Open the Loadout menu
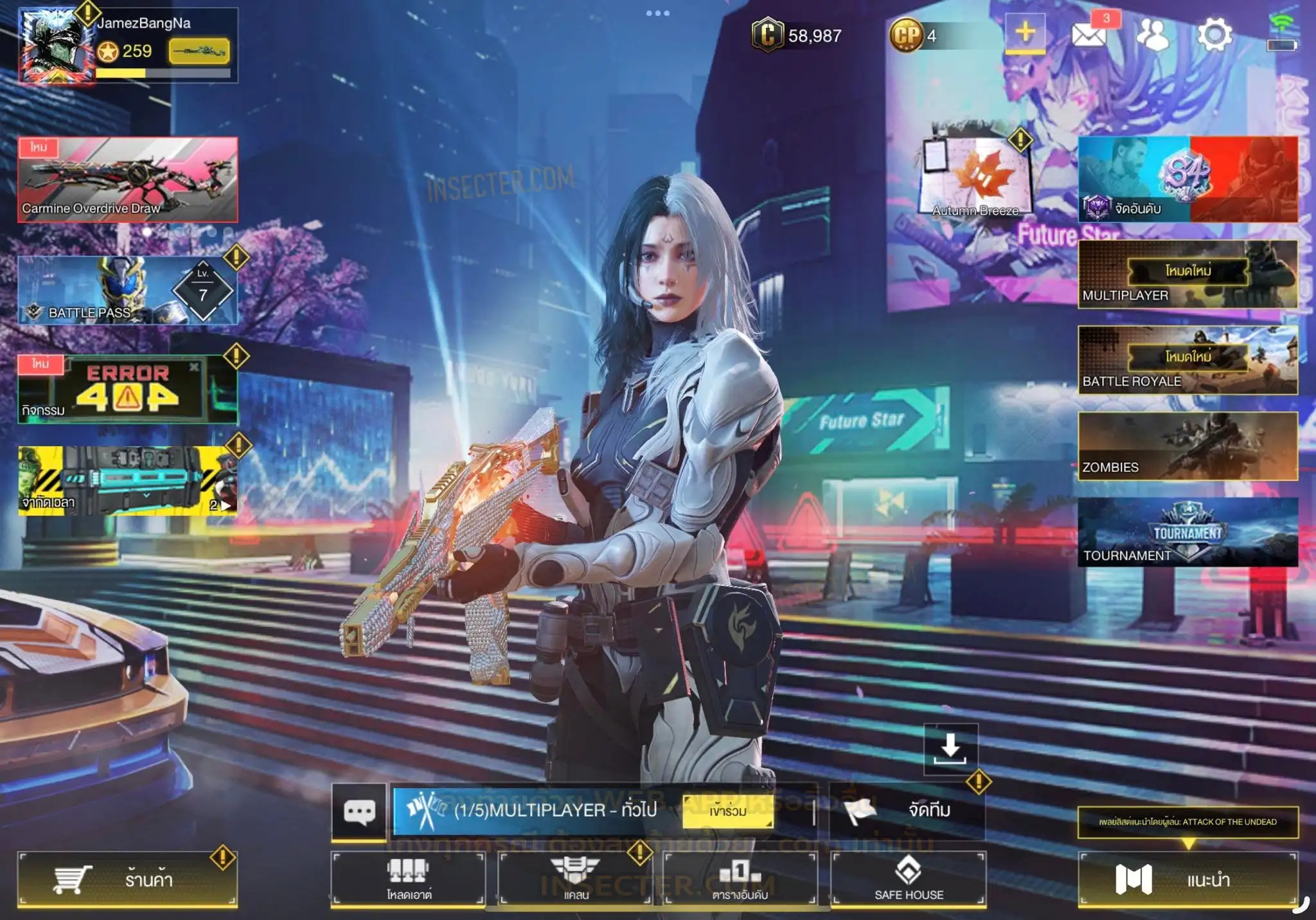 [408, 879]
